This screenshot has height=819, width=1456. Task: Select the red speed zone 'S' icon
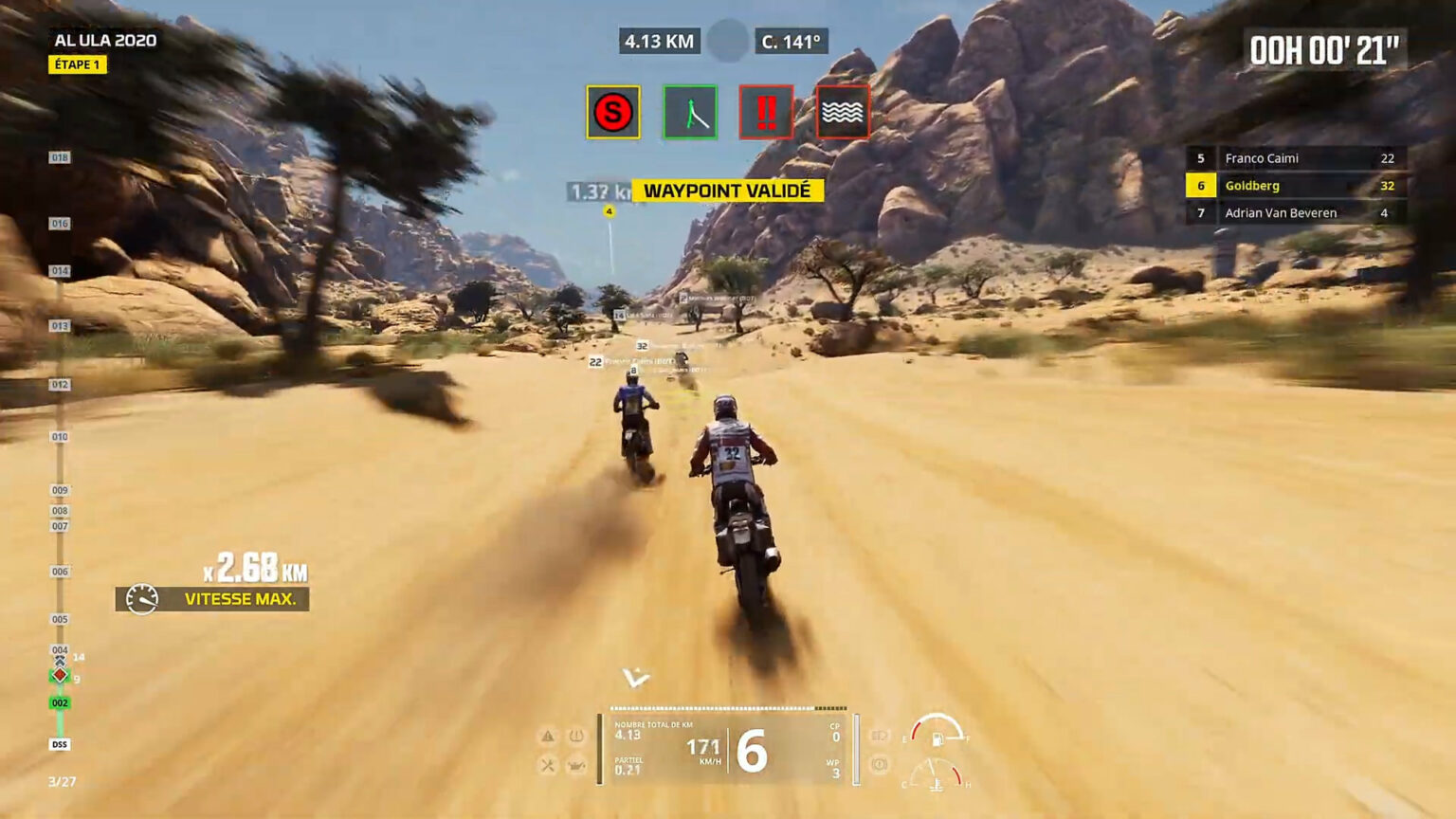612,111
